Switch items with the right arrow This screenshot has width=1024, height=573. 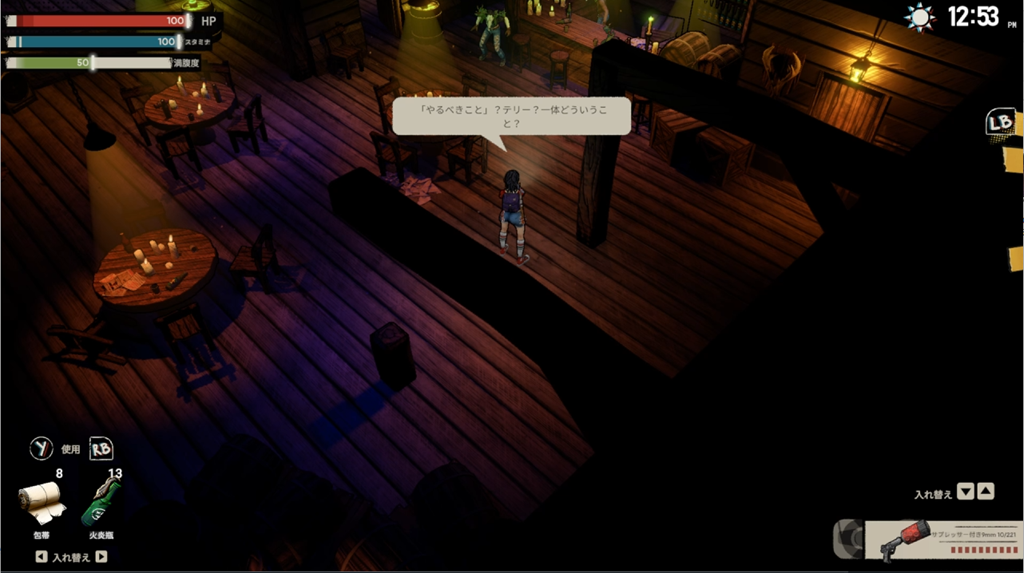pyautogui.click(x=101, y=557)
